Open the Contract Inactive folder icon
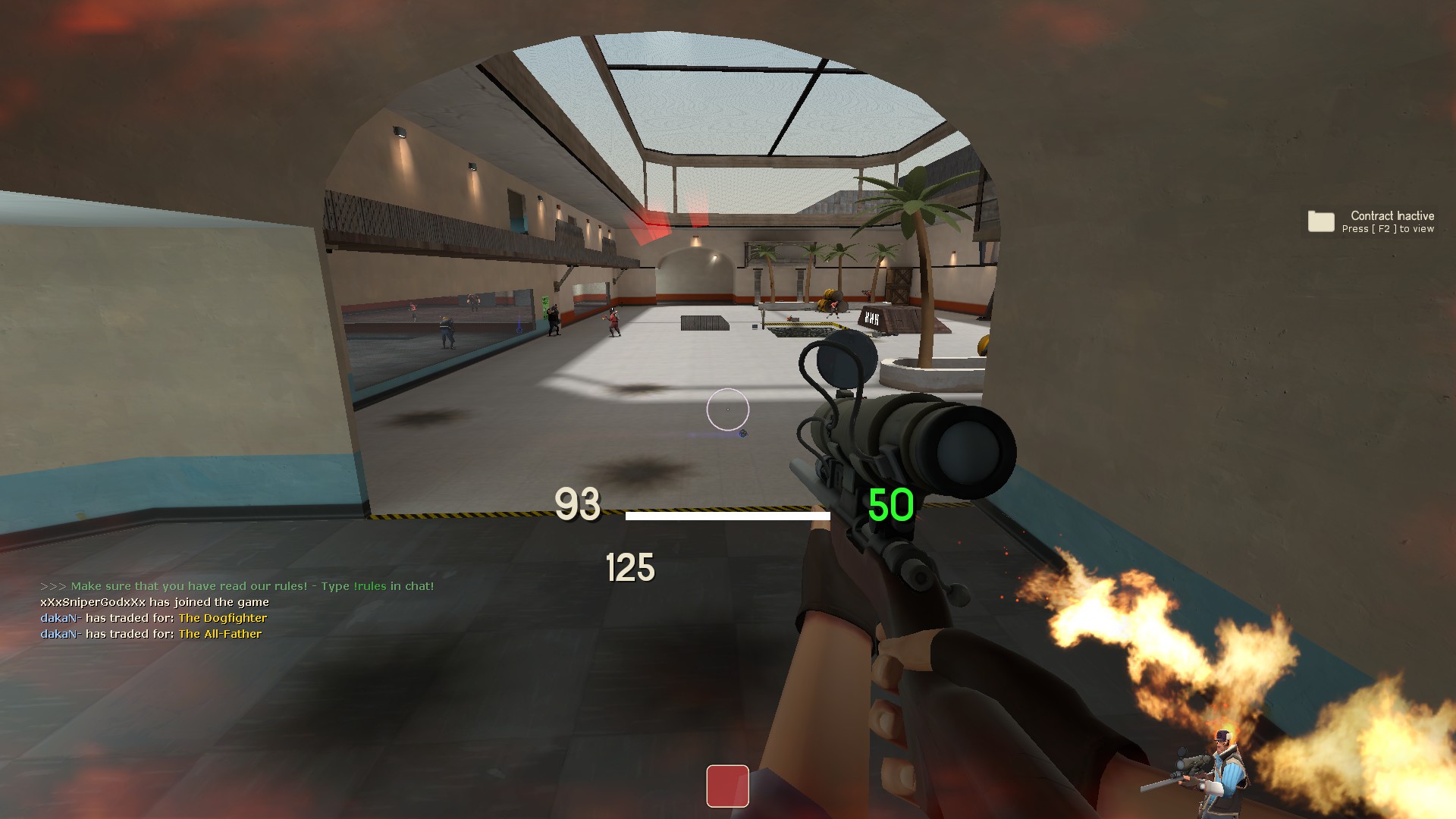The image size is (1456, 819). pos(1320,221)
